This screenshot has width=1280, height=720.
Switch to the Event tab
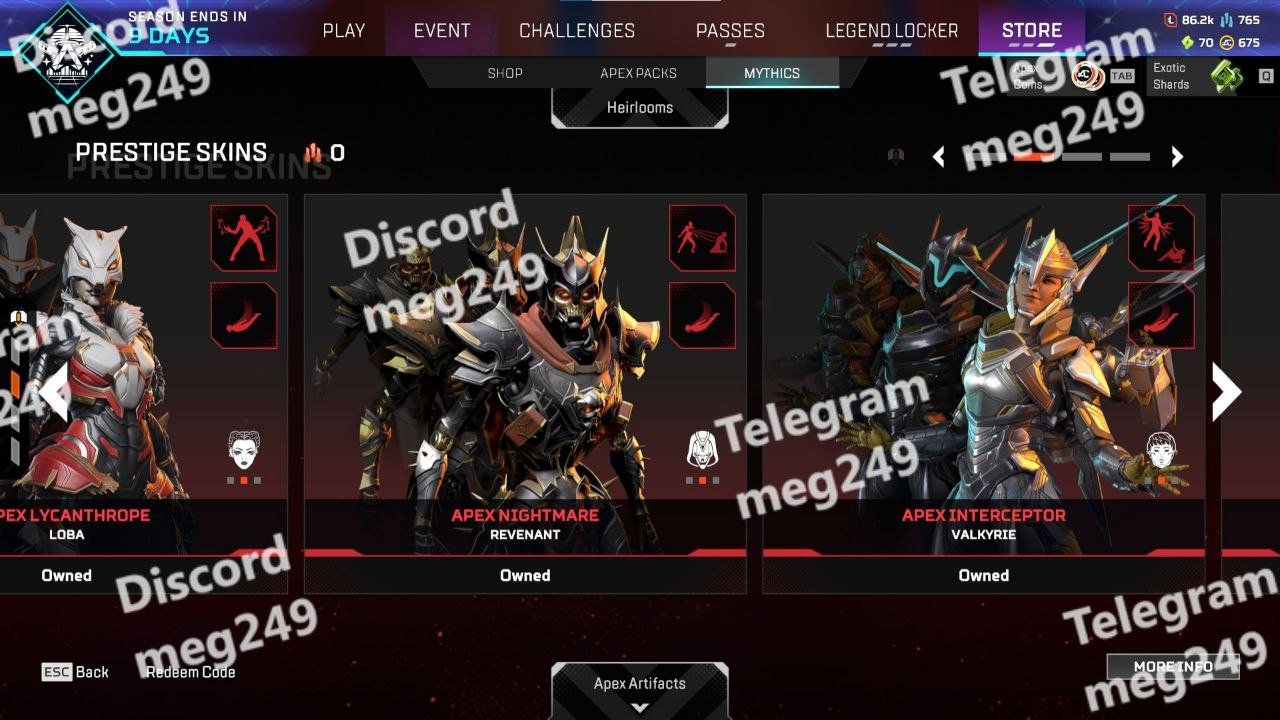pyautogui.click(x=442, y=31)
